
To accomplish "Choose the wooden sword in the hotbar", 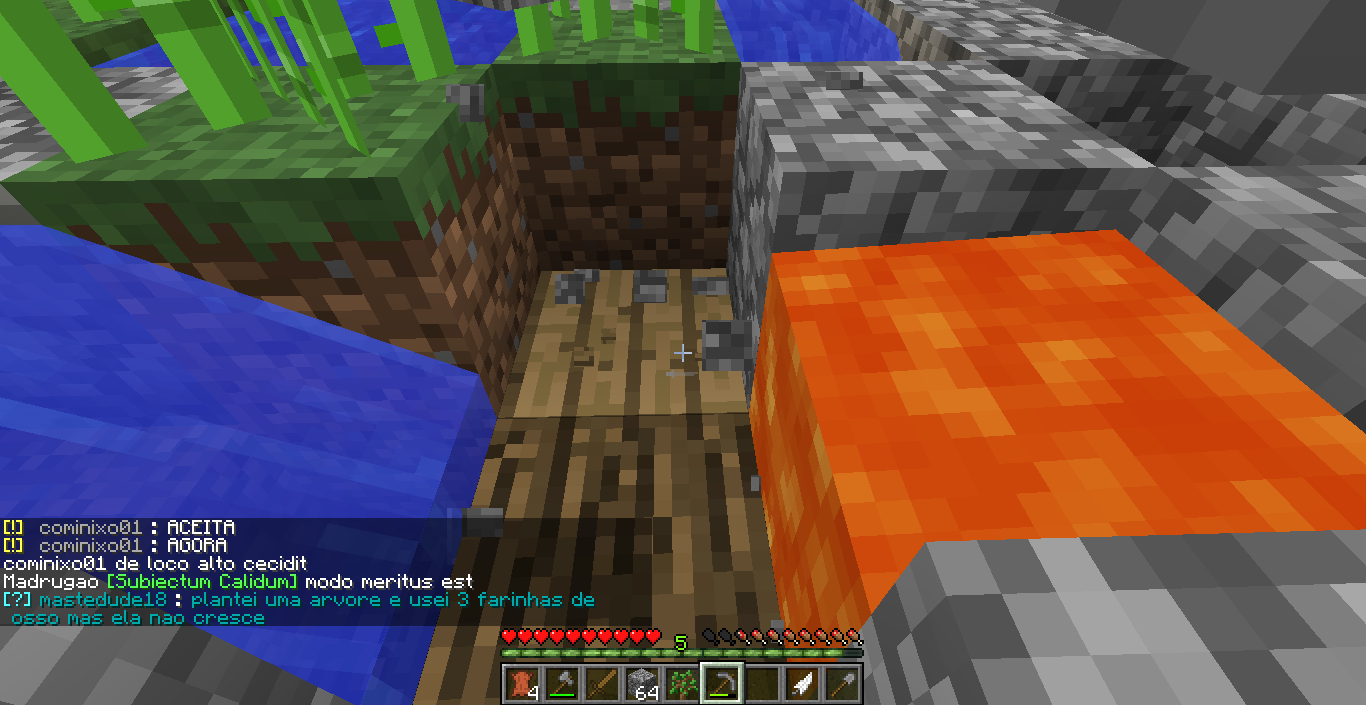I will (600, 683).
